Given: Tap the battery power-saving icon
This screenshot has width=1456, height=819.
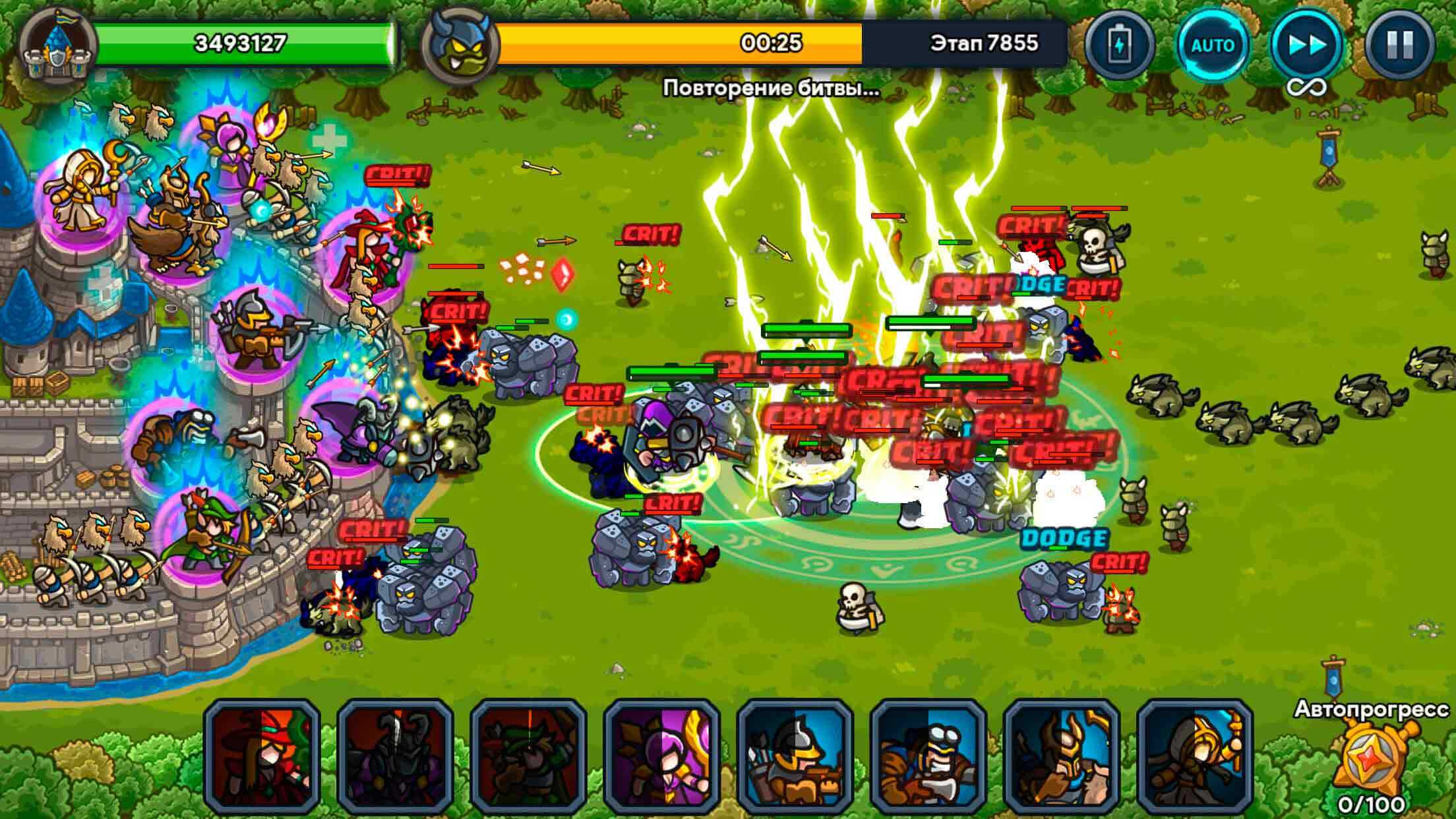Looking at the screenshot, I should [x=1119, y=45].
